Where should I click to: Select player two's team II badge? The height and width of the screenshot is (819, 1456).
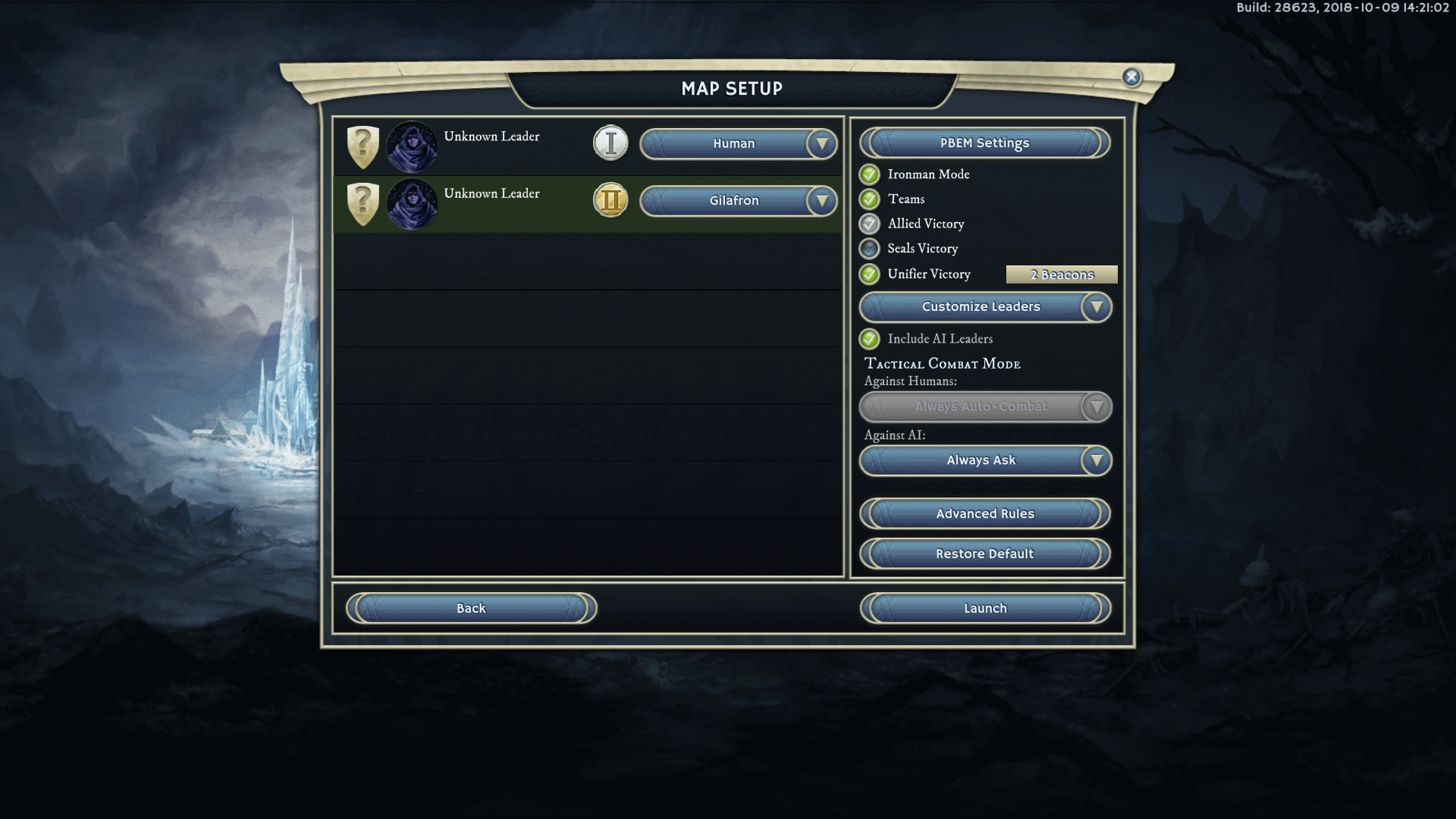610,201
